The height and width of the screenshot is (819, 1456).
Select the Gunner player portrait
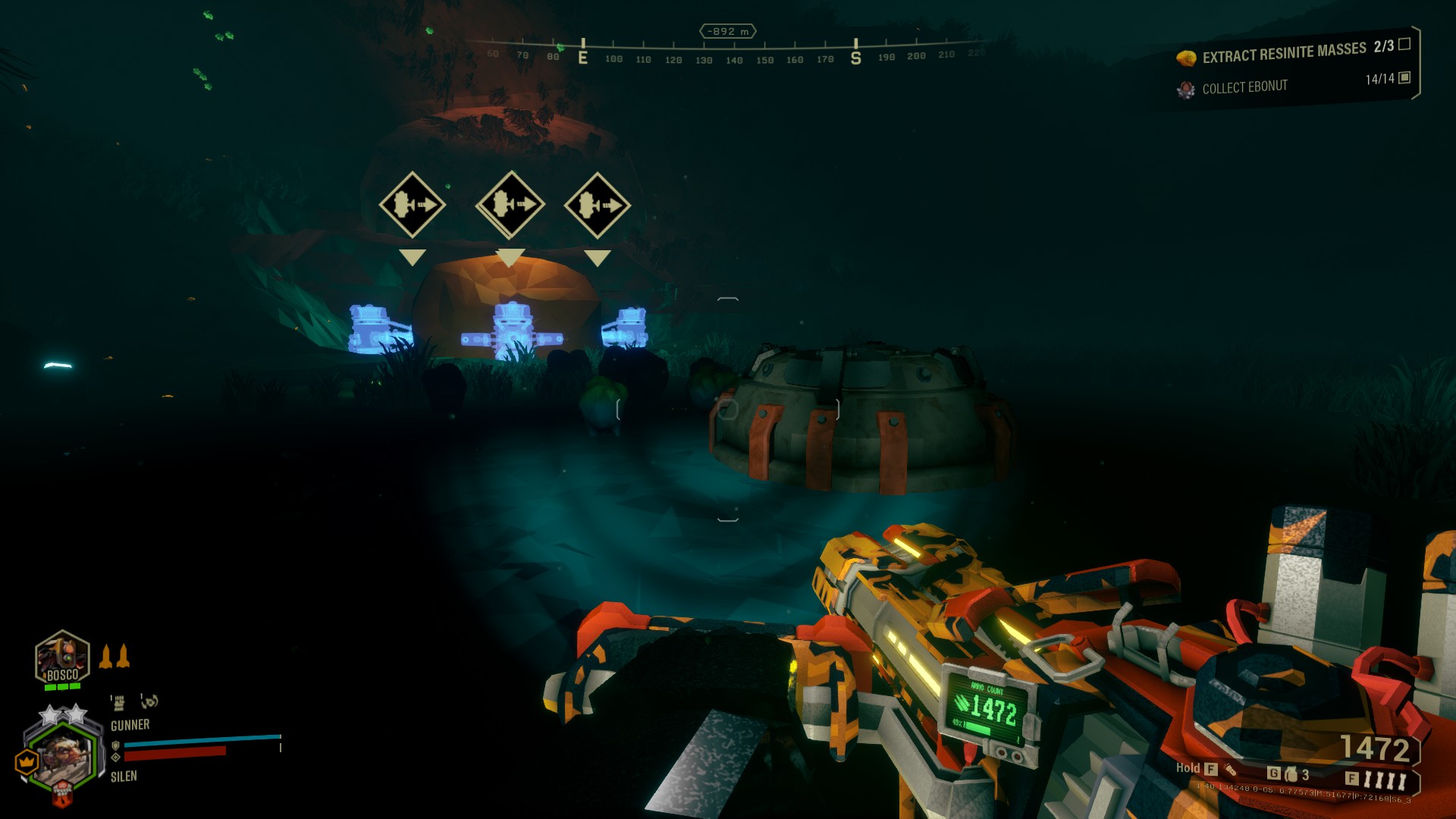click(x=62, y=756)
